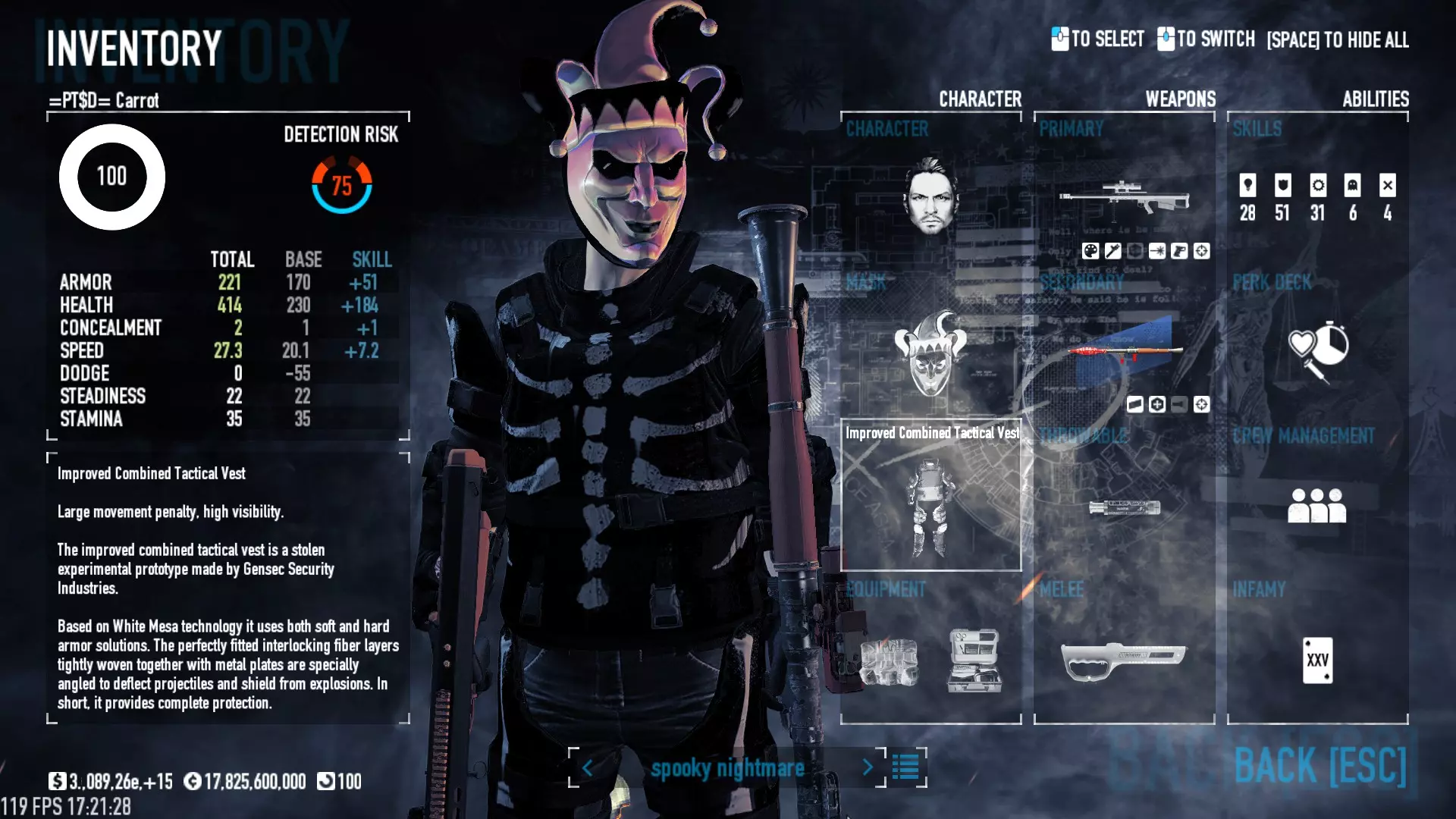The width and height of the screenshot is (1456, 819).
Task: Select the ammo bag equipment slot
Action: [890, 661]
